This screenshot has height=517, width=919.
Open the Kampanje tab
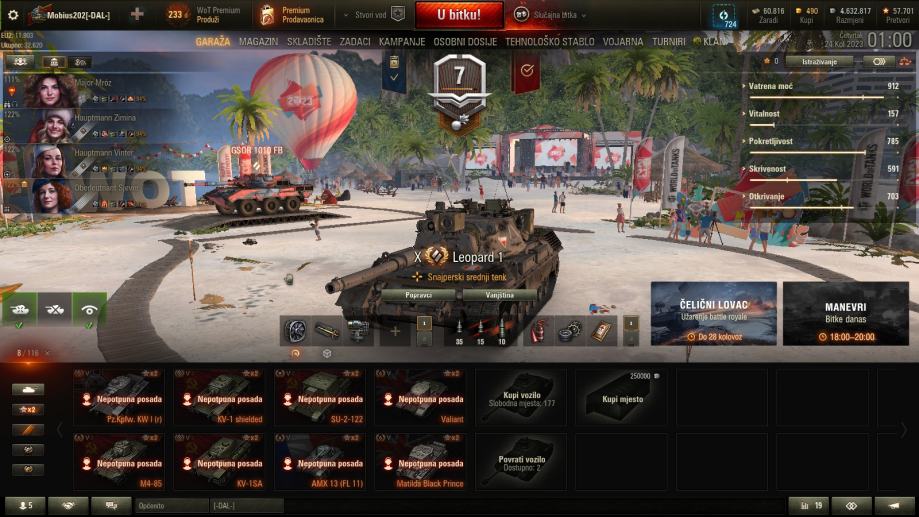click(402, 42)
